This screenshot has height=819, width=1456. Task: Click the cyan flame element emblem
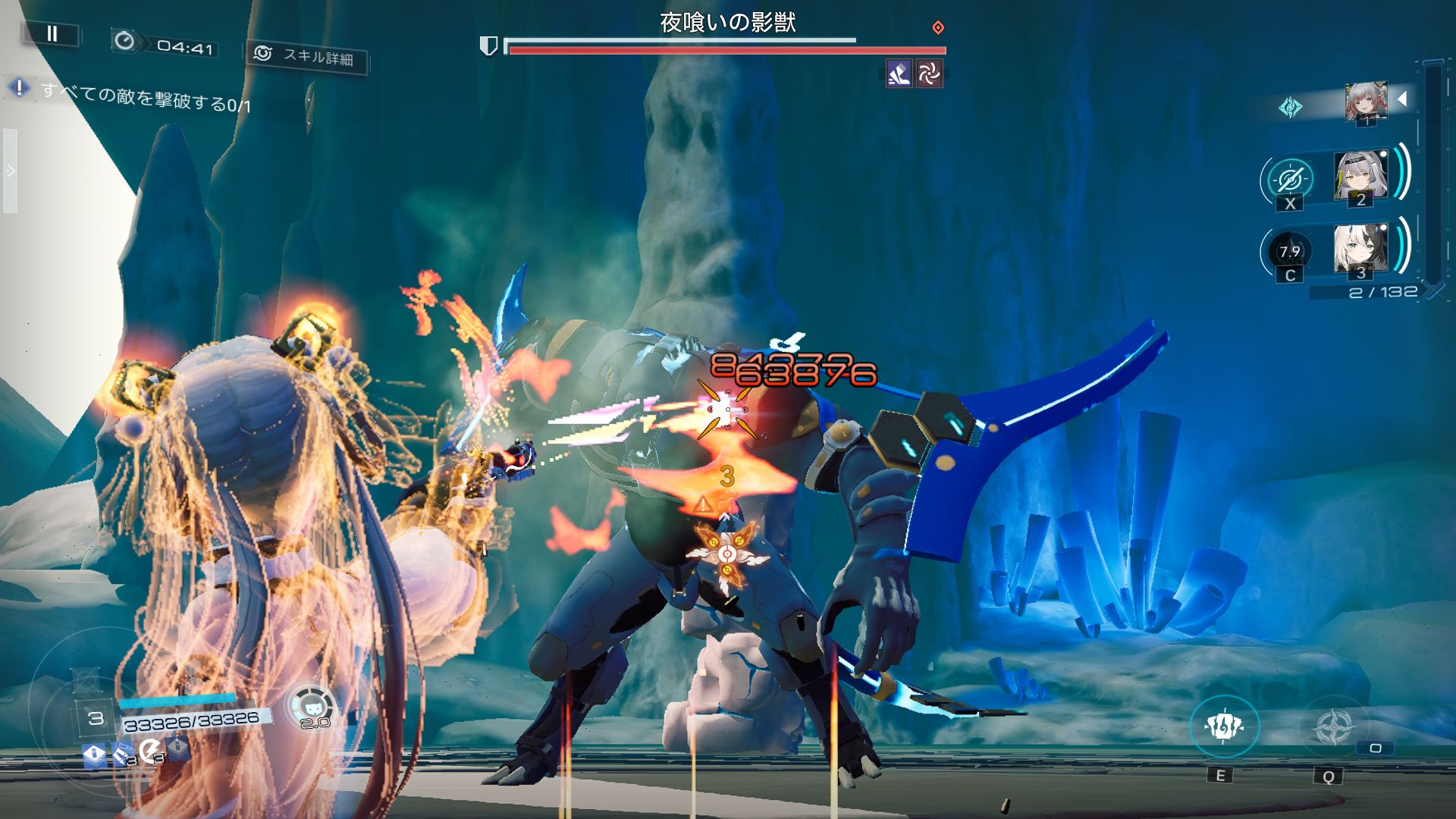(1289, 107)
